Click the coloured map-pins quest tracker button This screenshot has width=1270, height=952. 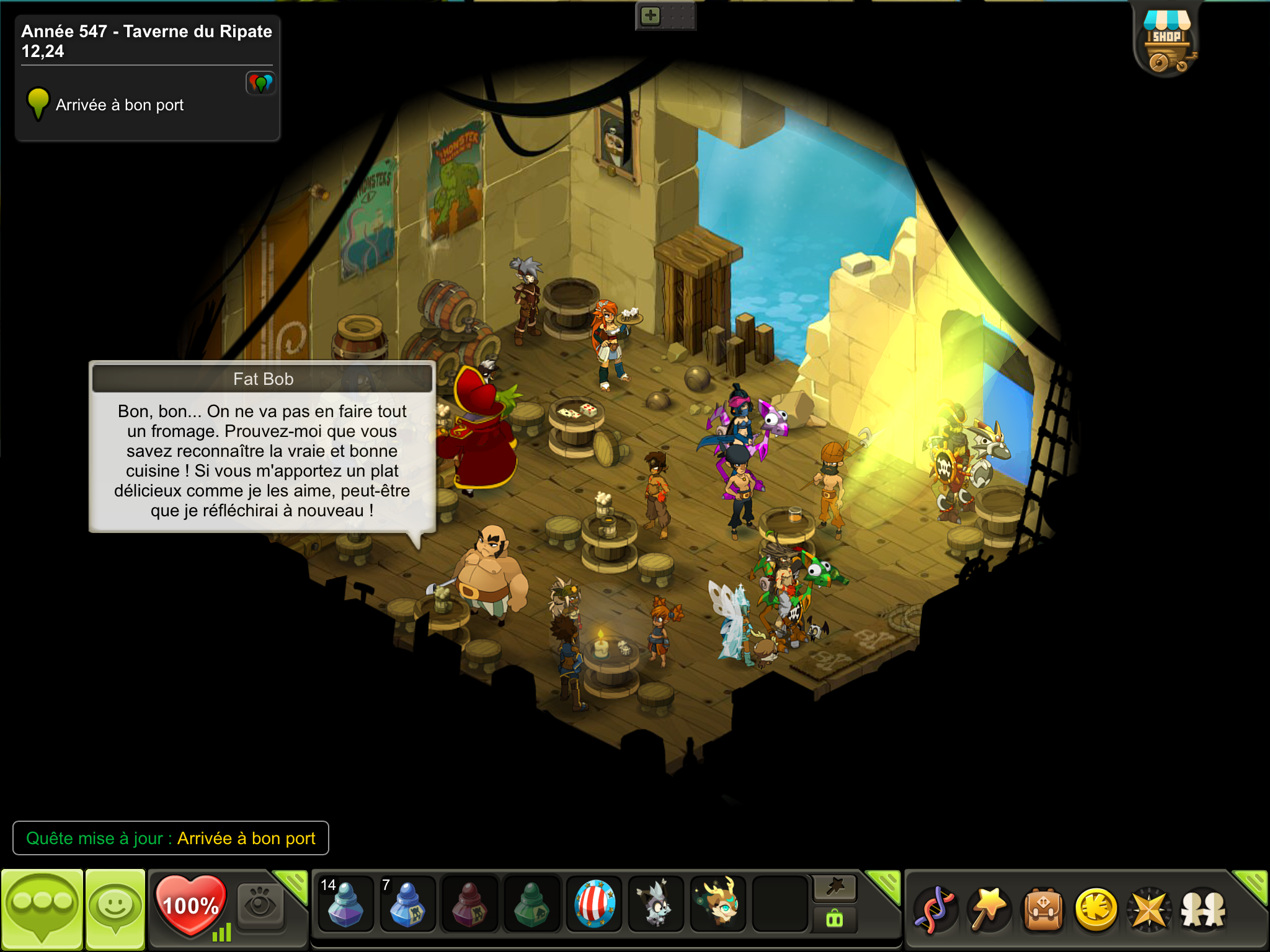click(x=260, y=82)
